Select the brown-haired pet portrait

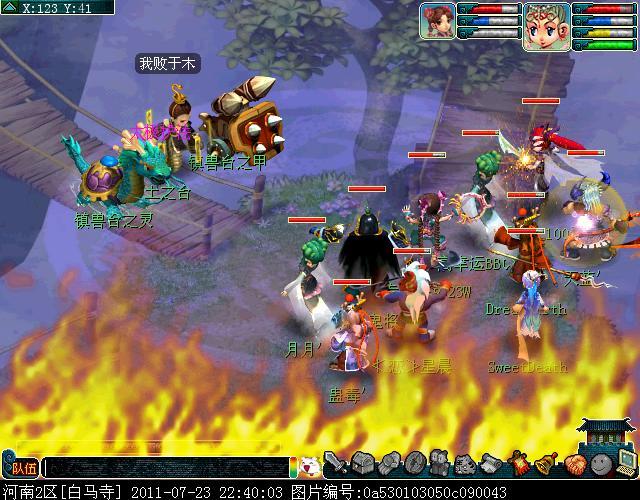pyautogui.click(x=436, y=21)
